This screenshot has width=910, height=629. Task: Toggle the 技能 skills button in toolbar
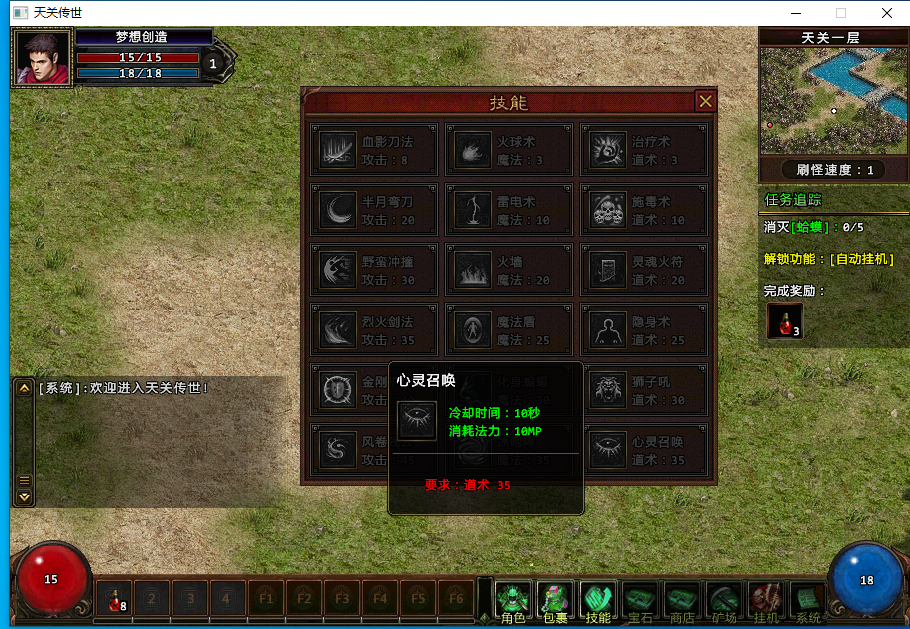pyautogui.click(x=598, y=601)
